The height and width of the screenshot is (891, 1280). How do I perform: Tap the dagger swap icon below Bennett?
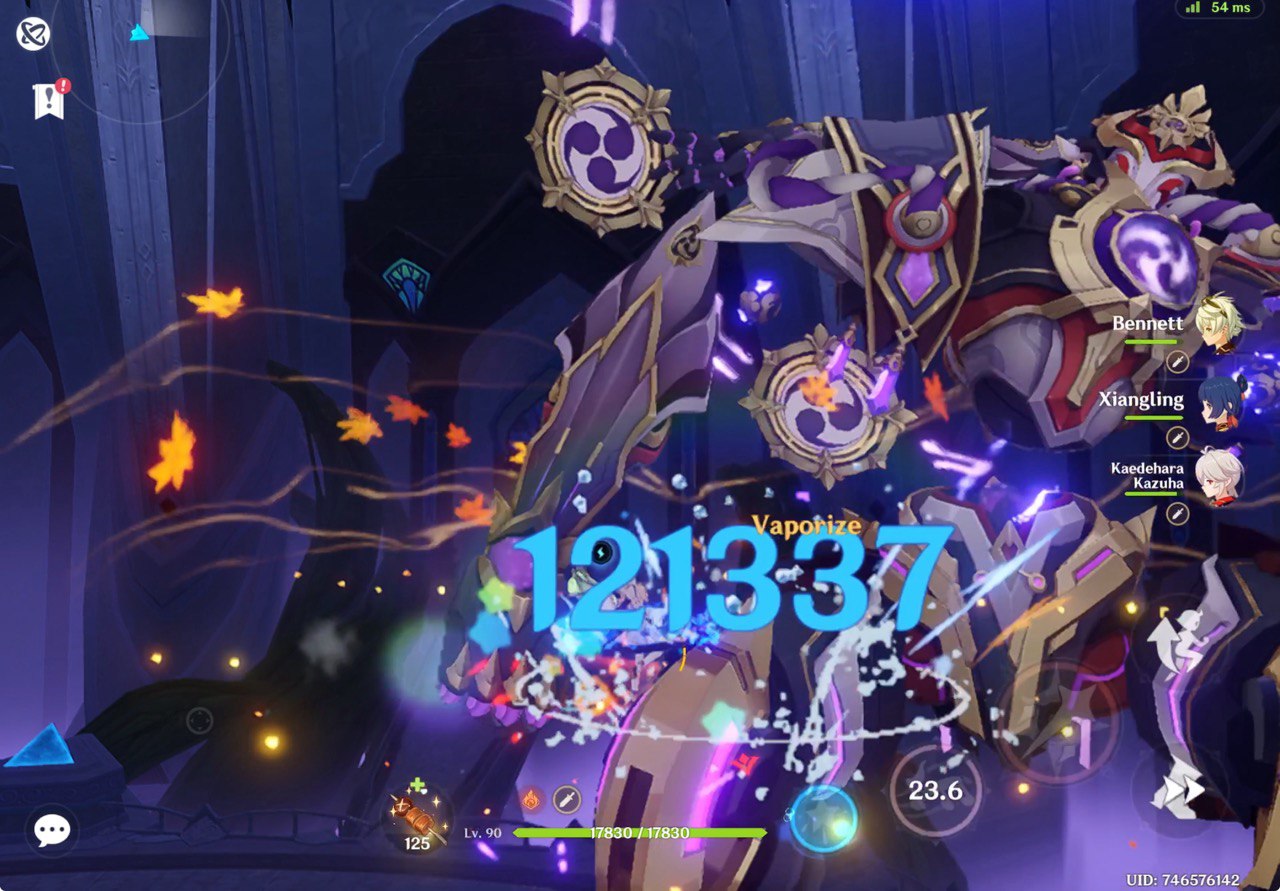(1178, 360)
